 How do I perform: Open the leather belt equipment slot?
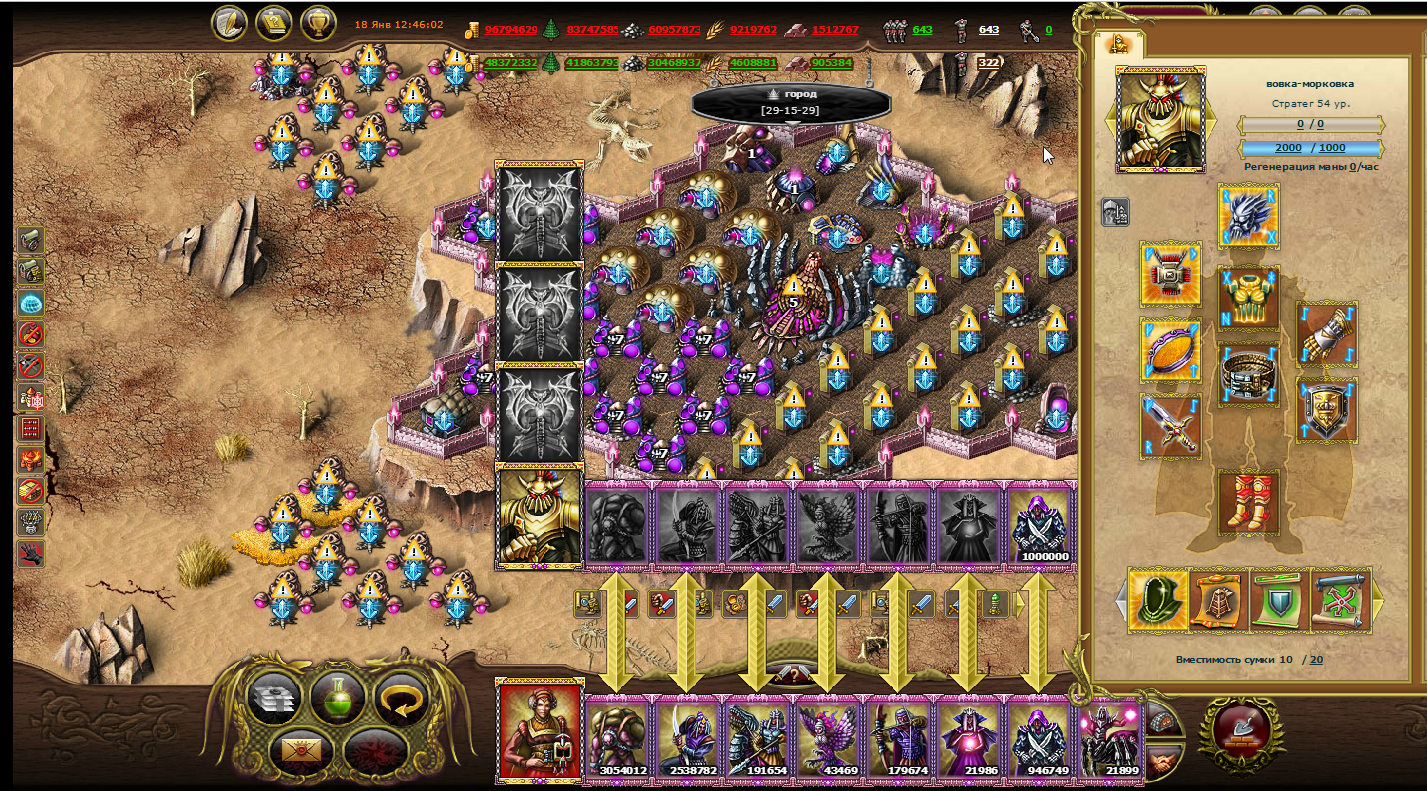[1248, 375]
